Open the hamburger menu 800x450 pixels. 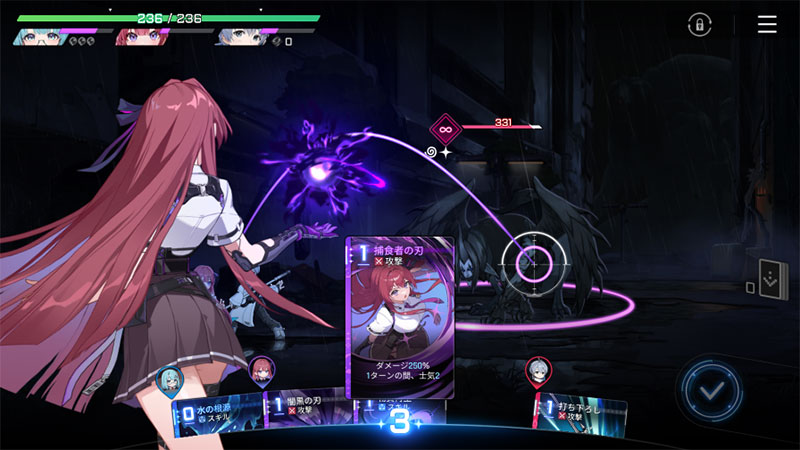pyautogui.click(x=767, y=25)
